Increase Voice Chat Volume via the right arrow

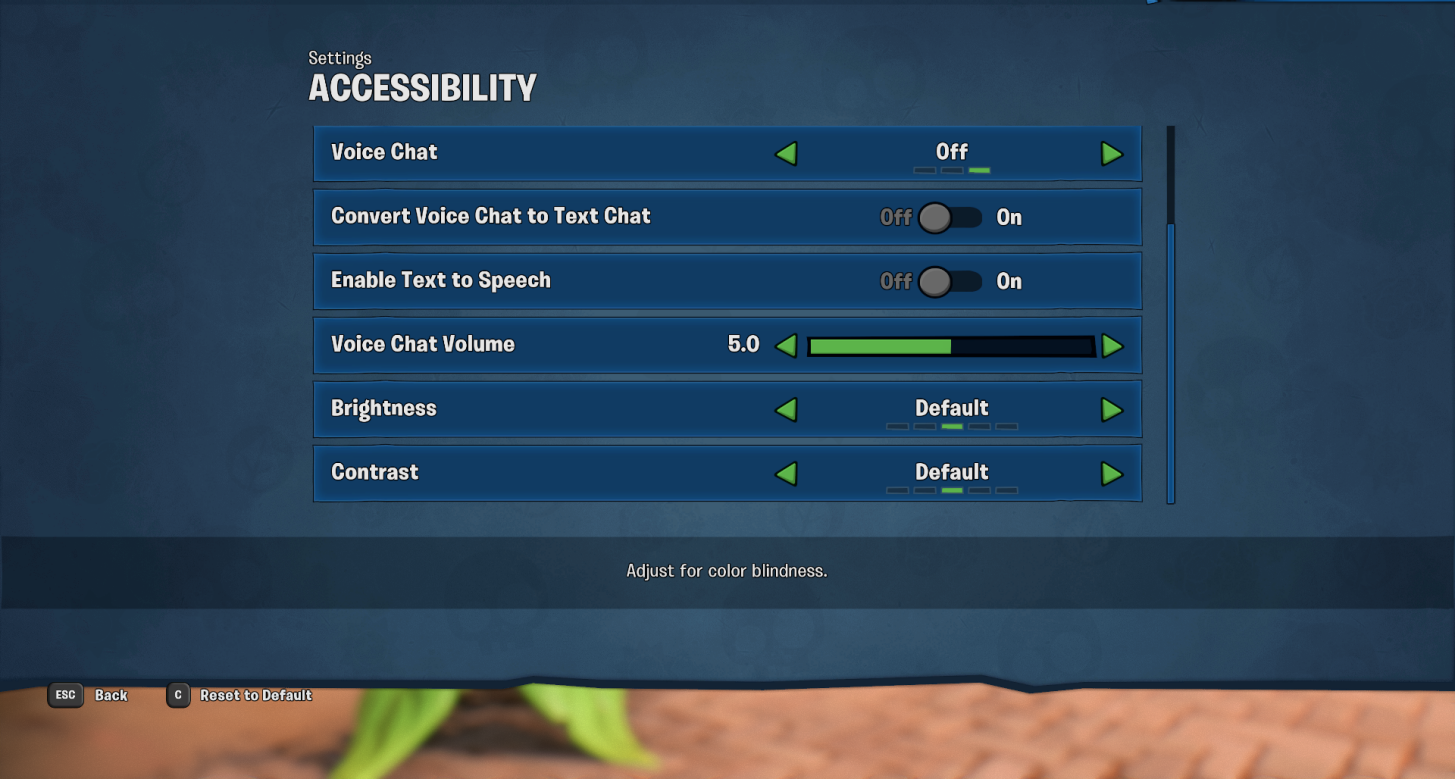point(1111,345)
